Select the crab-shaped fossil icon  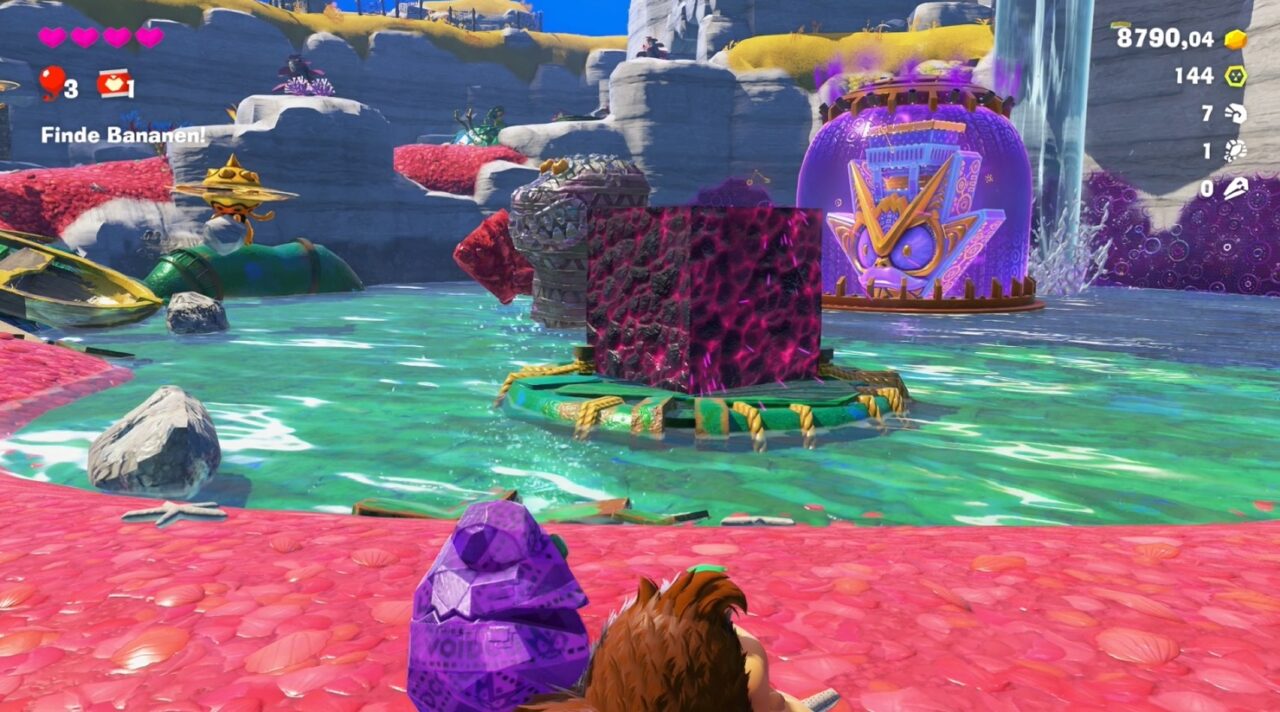click(1236, 150)
